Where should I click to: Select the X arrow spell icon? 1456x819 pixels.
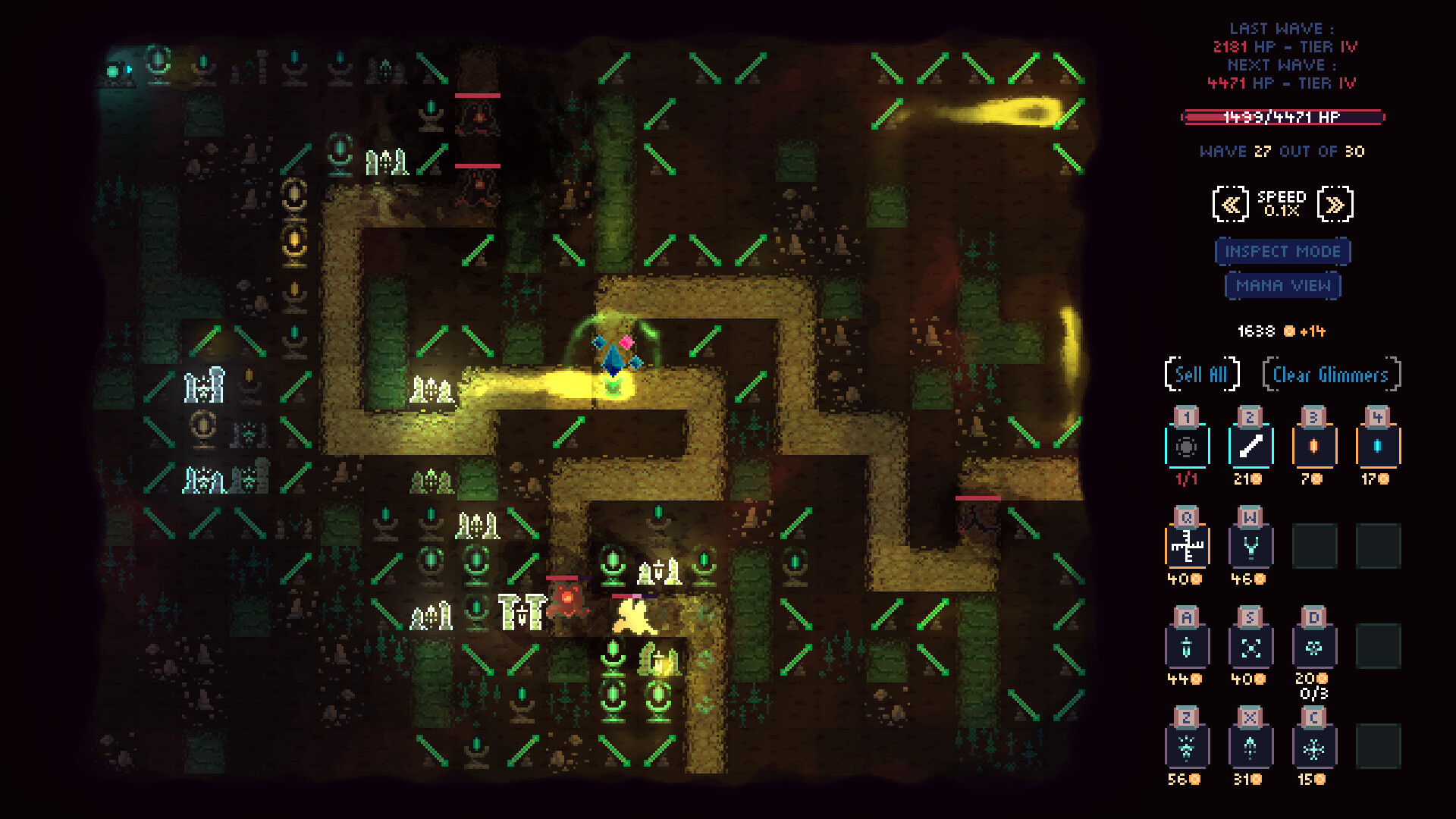(x=1250, y=747)
